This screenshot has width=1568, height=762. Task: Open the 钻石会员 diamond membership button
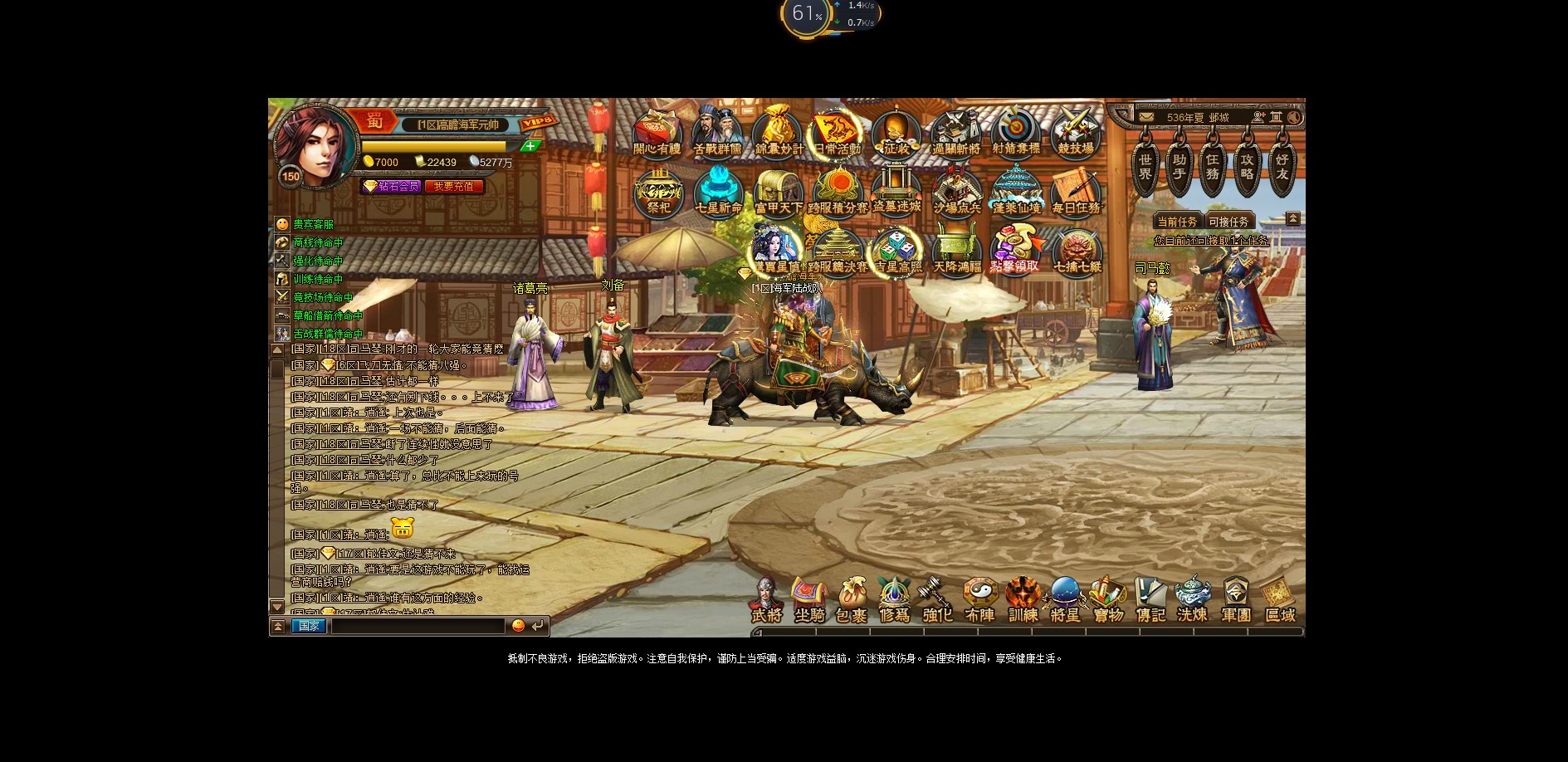pos(392,187)
